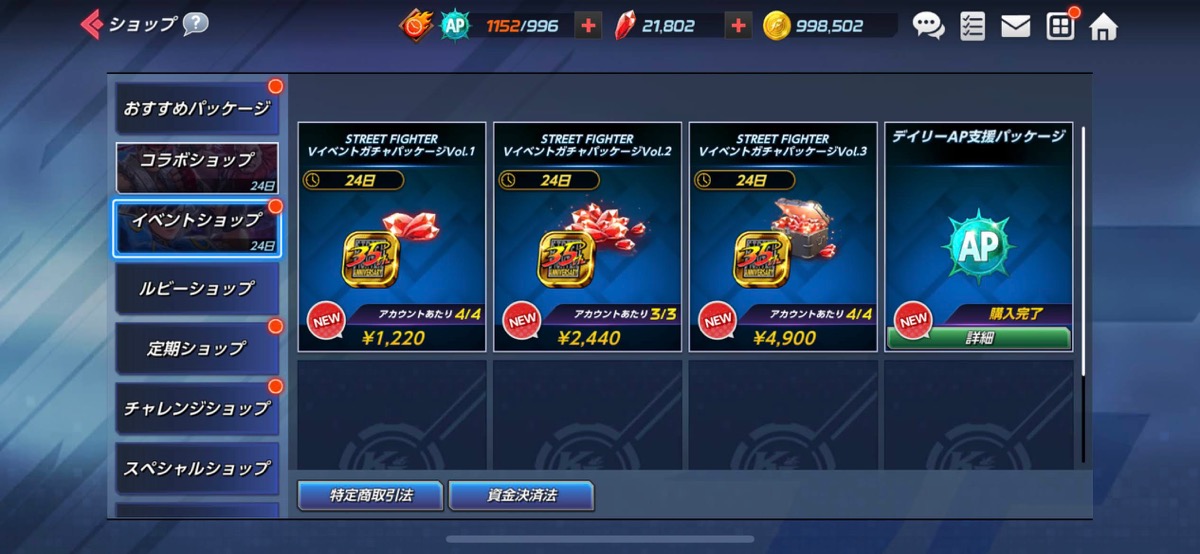Viewport: 1200px width, 554px height.
Task: Open the mission checklist icon
Action: pyautogui.click(x=972, y=26)
